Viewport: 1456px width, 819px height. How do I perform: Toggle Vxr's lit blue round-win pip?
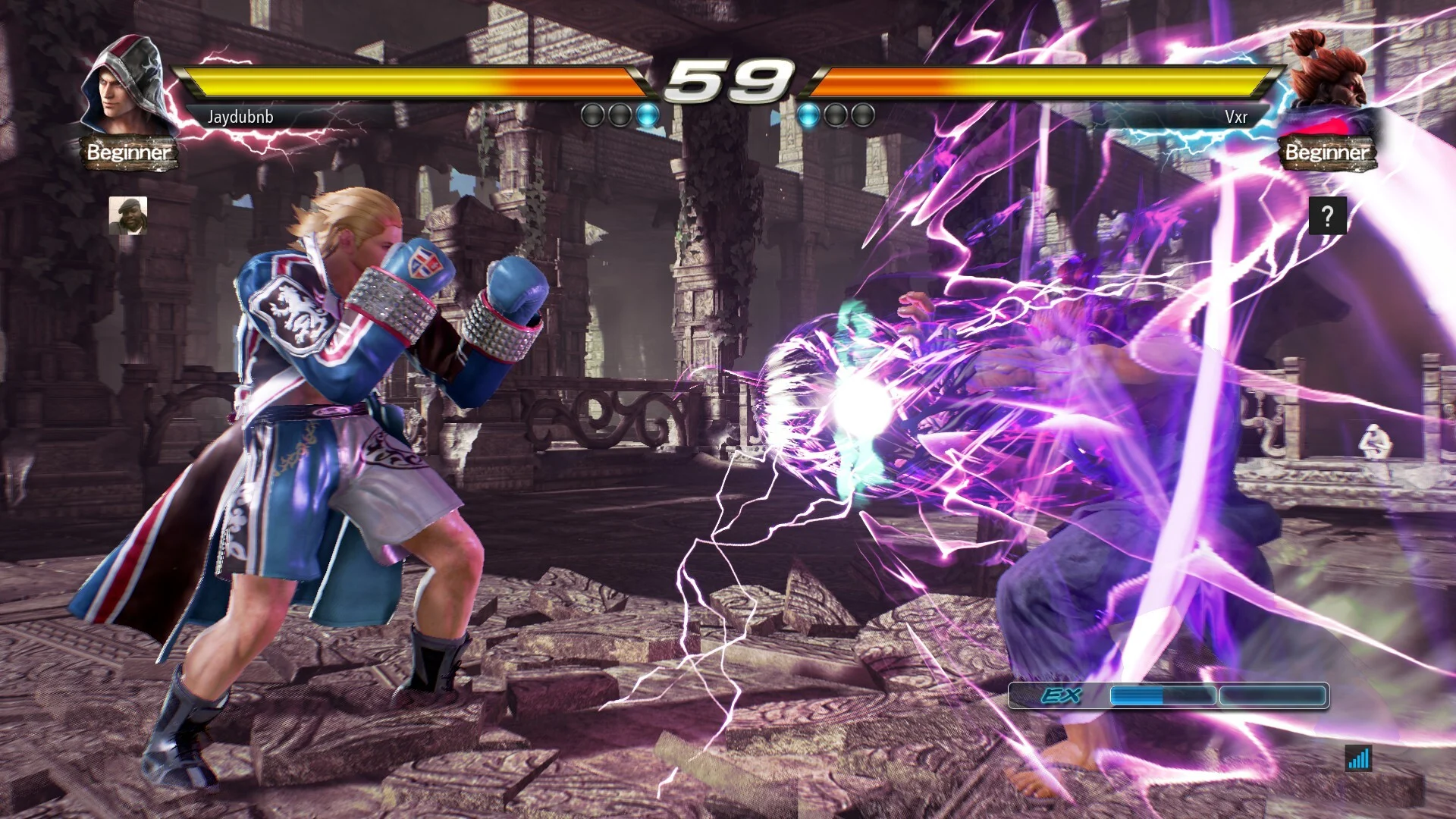coord(809,114)
